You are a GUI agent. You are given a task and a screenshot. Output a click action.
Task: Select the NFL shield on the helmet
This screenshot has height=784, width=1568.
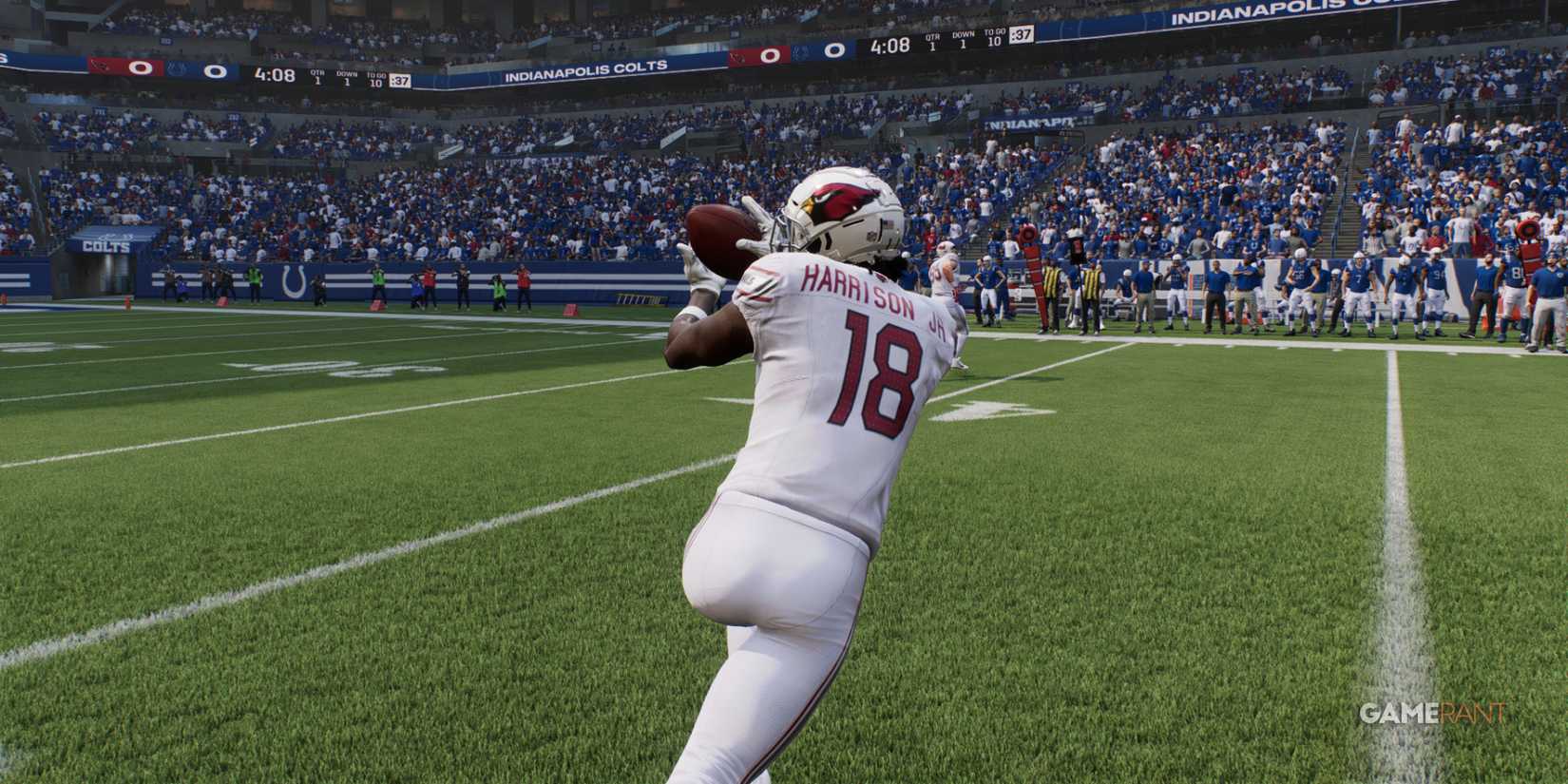(870, 235)
